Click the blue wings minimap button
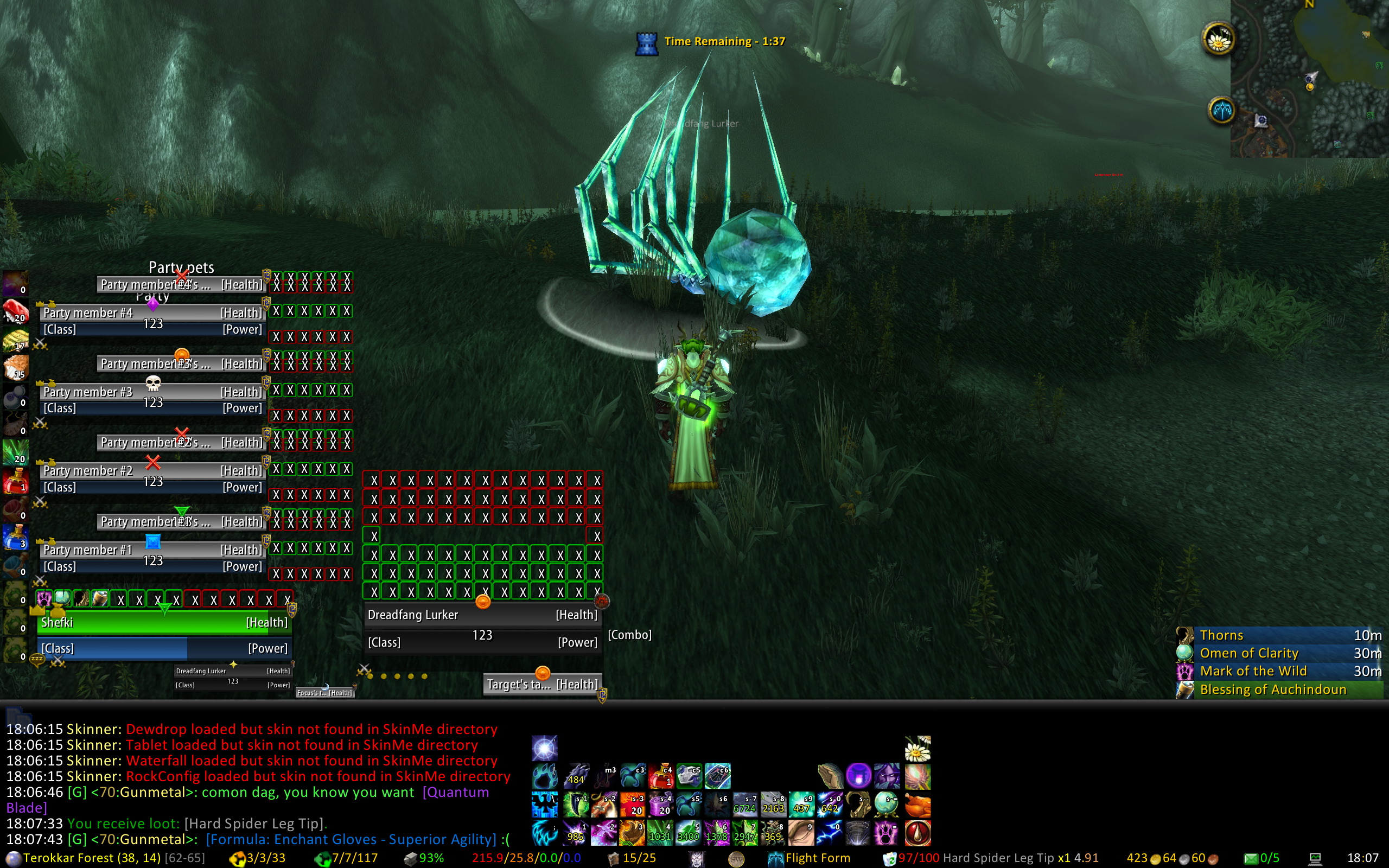Viewport: 1389px width, 868px height. pyautogui.click(x=1221, y=110)
